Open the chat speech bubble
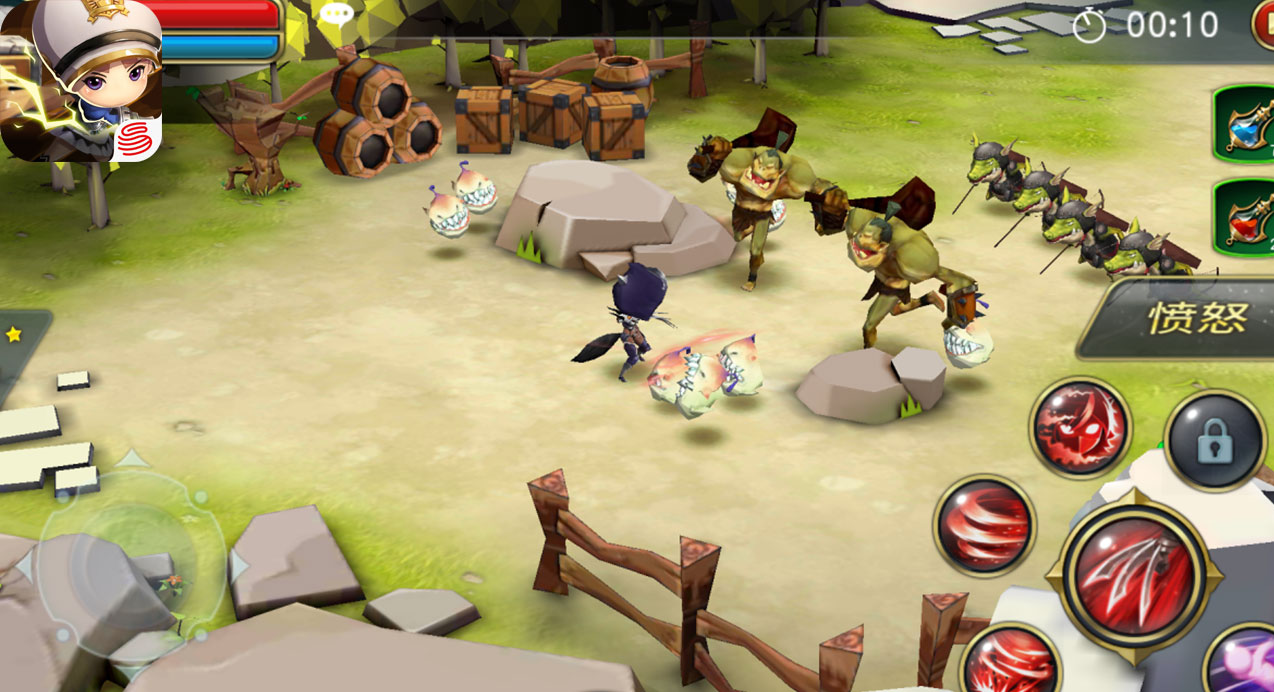Viewport: 1274px width, 692px height. coord(335,14)
